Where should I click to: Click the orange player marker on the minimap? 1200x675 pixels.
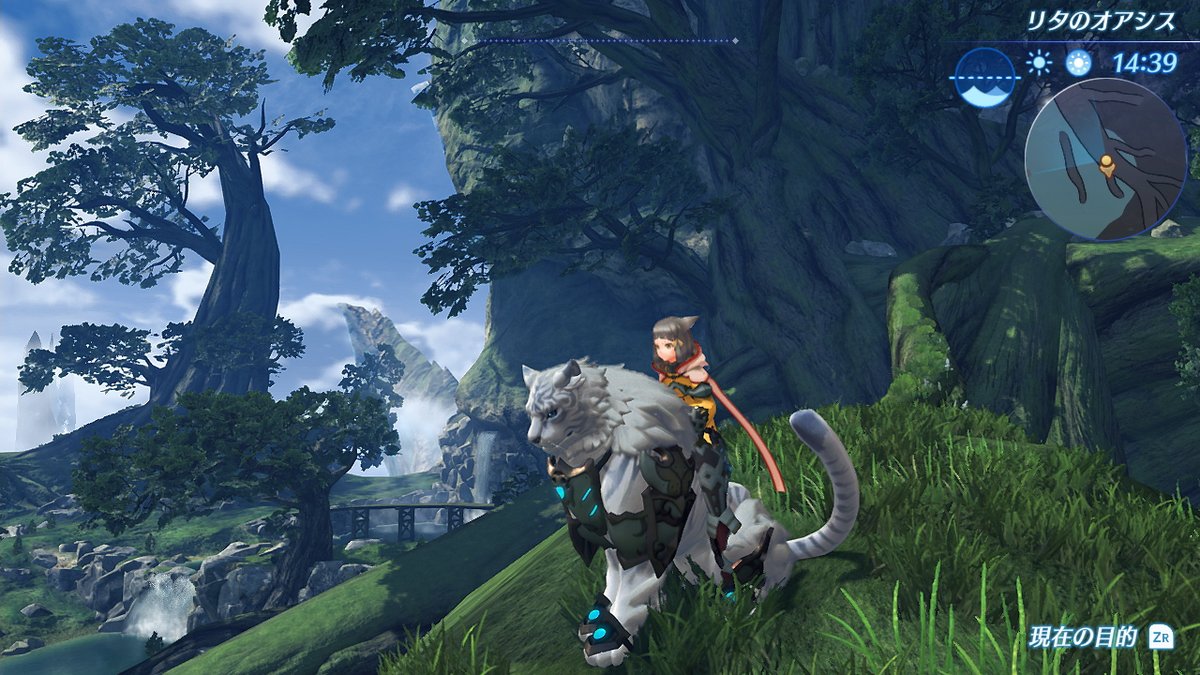click(1107, 163)
